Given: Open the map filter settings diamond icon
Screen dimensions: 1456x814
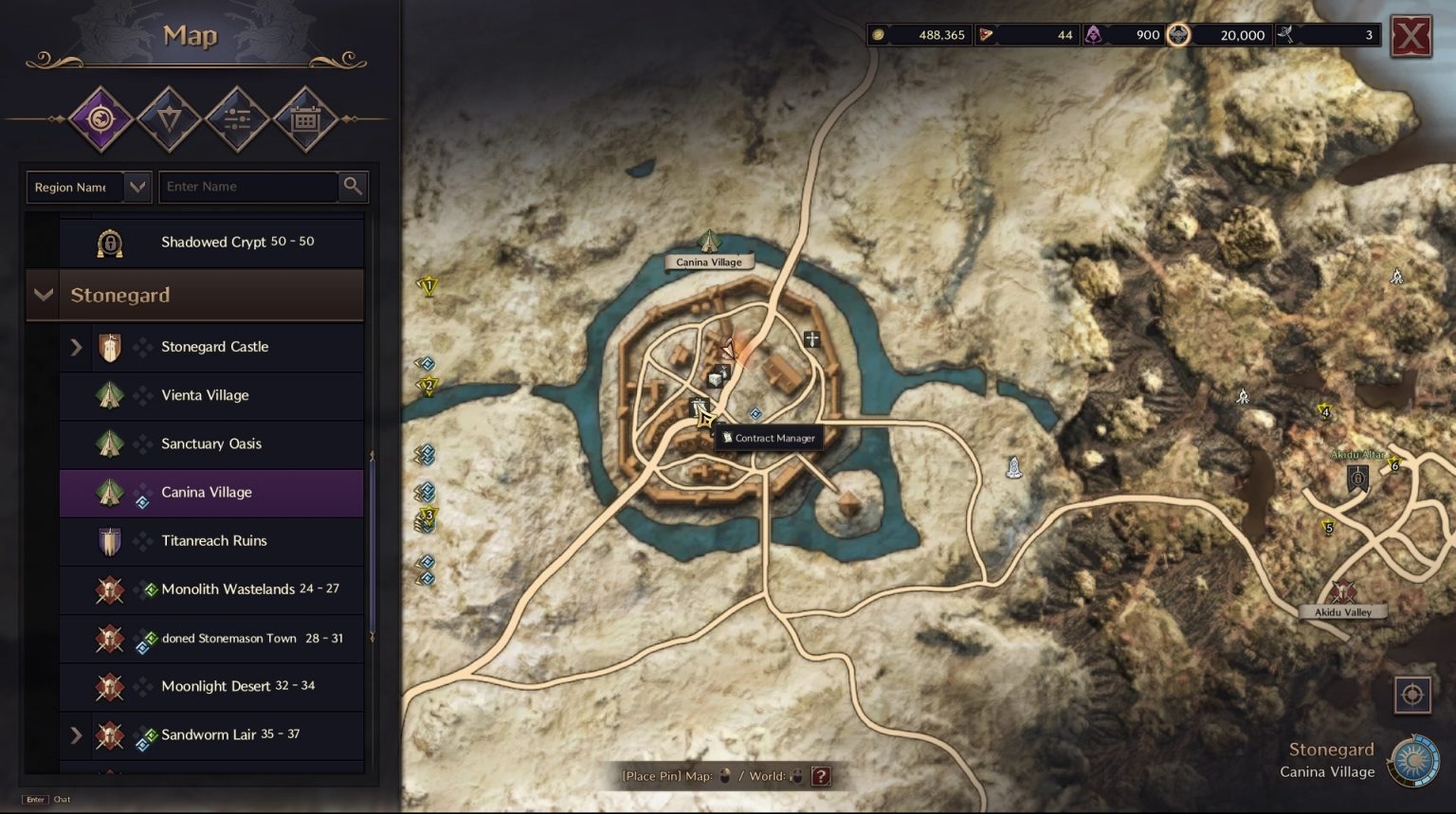Looking at the screenshot, I should 238,118.
